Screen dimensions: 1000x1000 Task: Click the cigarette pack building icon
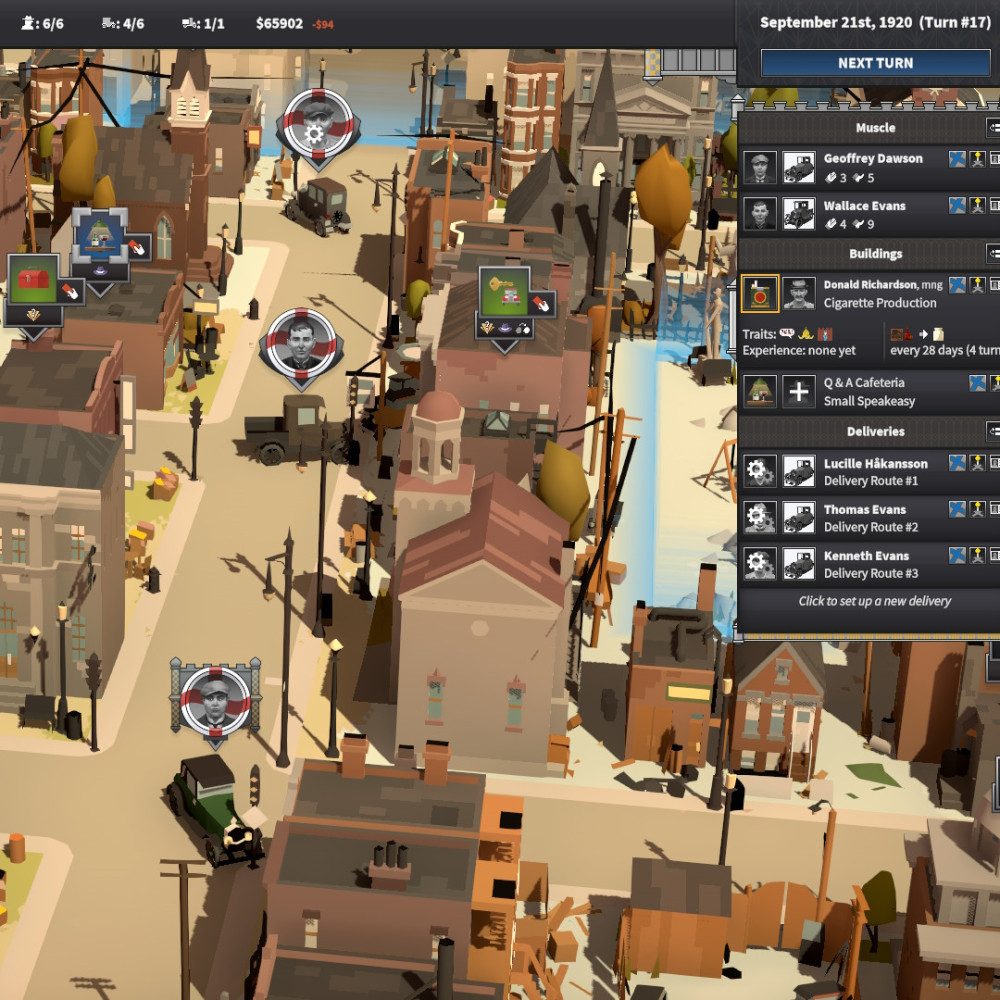click(x=760, y=294)
